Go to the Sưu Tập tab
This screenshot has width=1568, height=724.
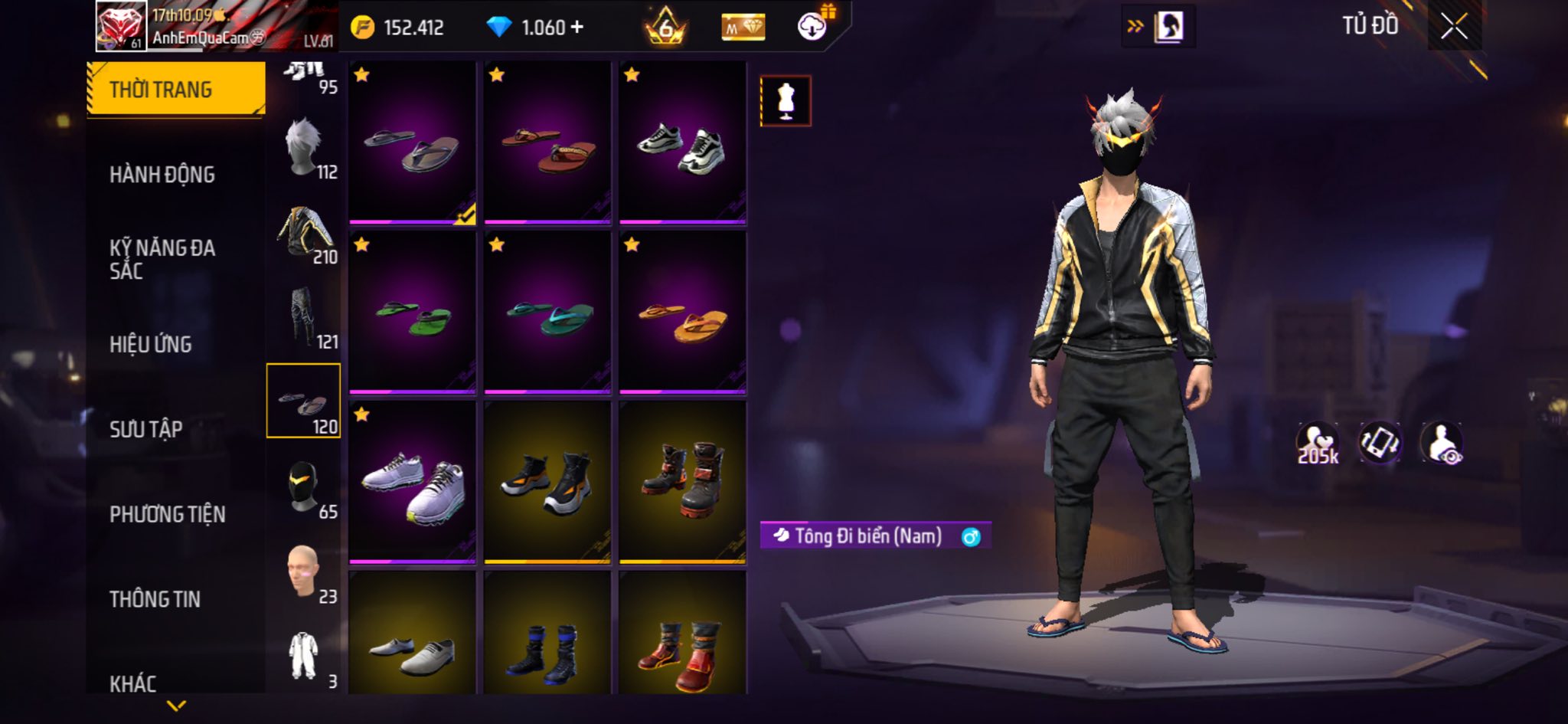pyautogui.click(x=146, y=429)
